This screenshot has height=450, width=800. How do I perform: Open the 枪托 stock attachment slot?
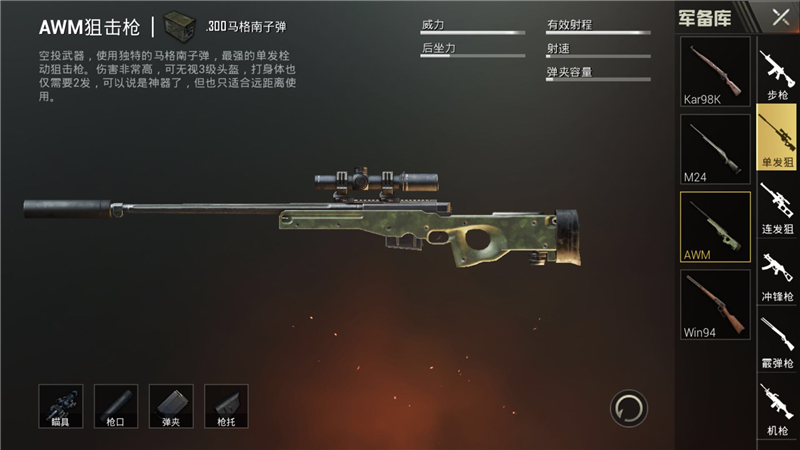[x=226, y=405]
